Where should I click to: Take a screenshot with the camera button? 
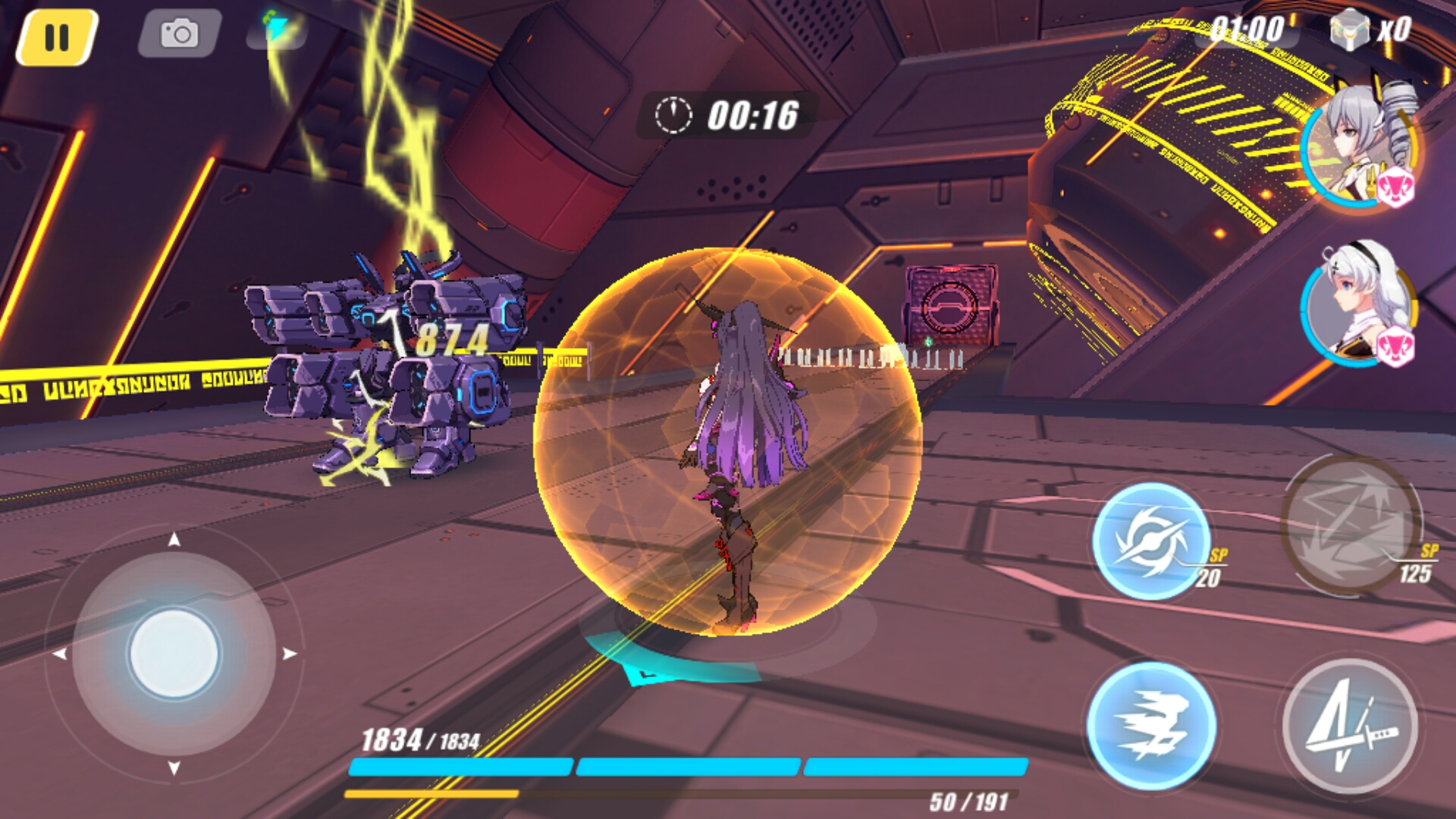tap(180, 34)
